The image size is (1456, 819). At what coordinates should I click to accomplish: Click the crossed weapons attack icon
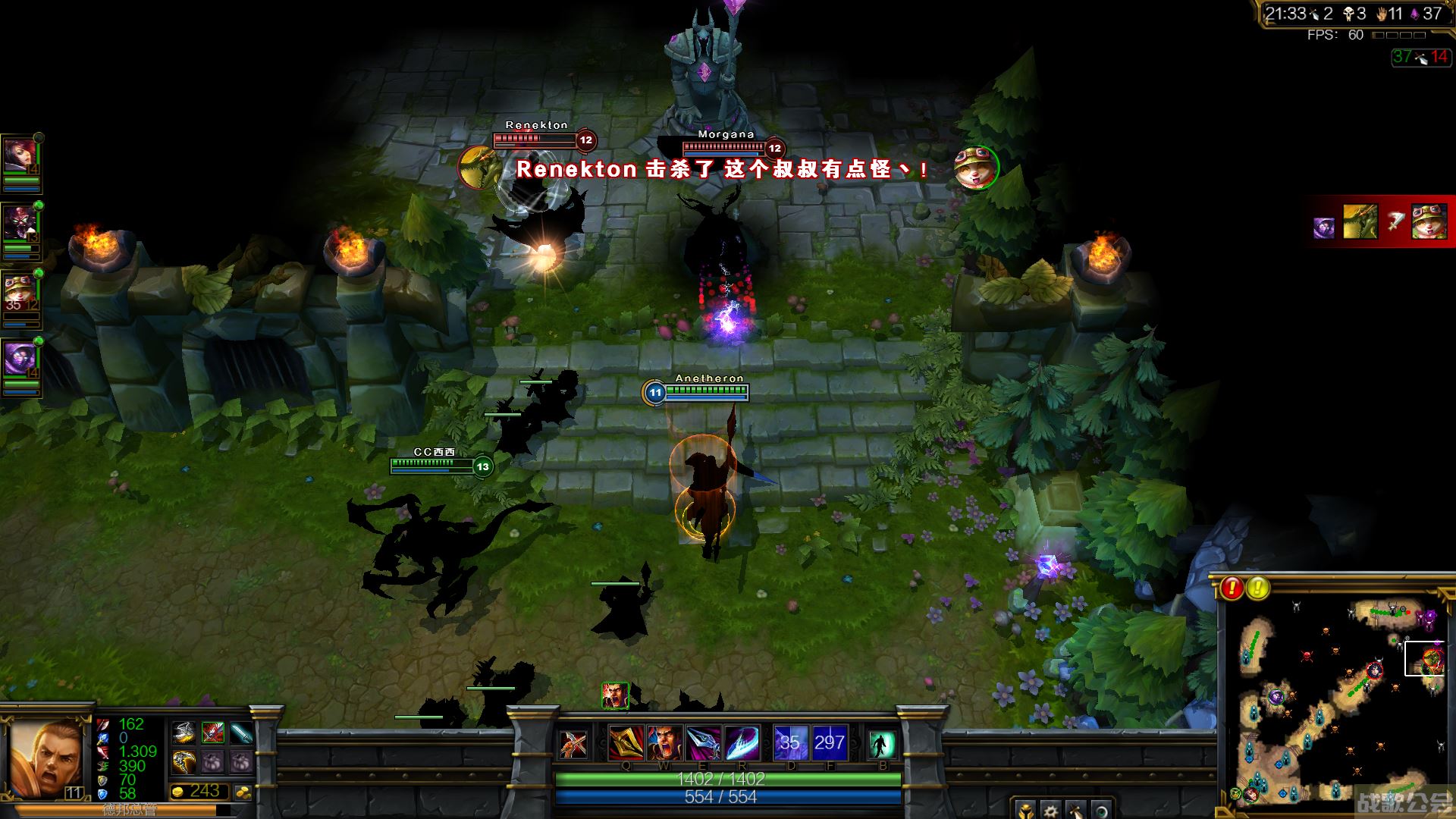(573, 744)
